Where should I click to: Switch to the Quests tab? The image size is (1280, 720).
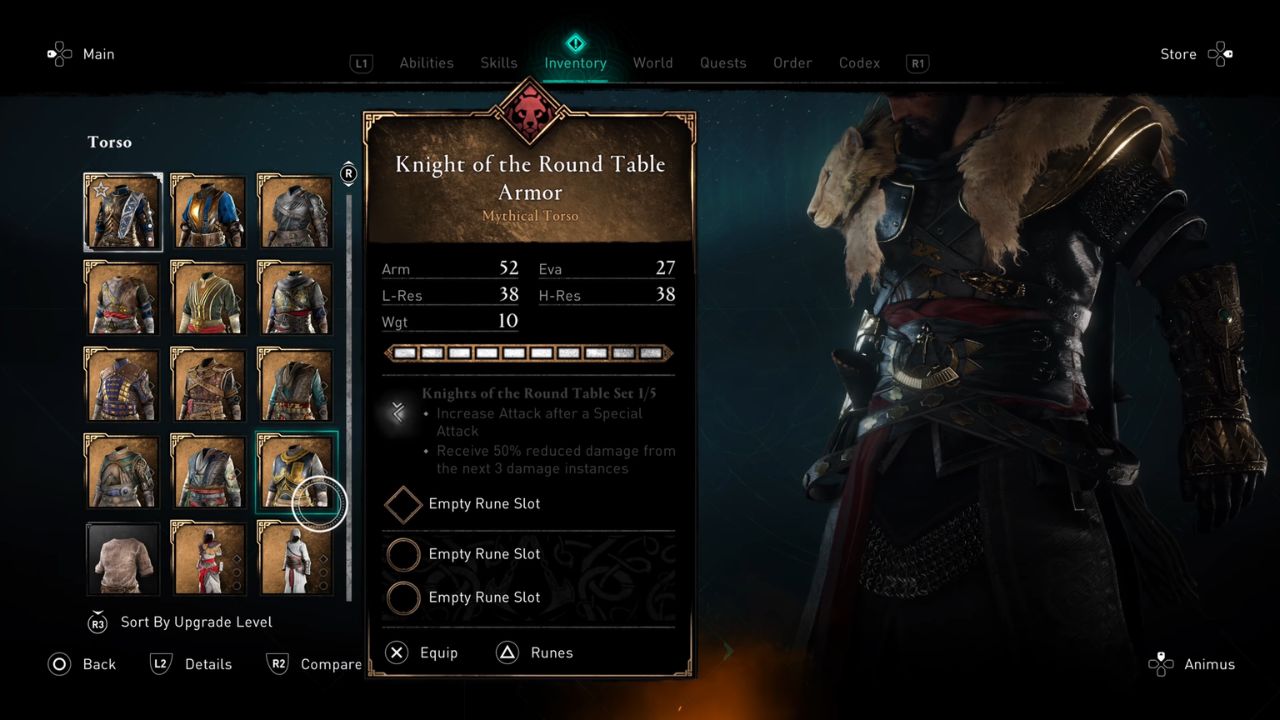click(723, 63)
